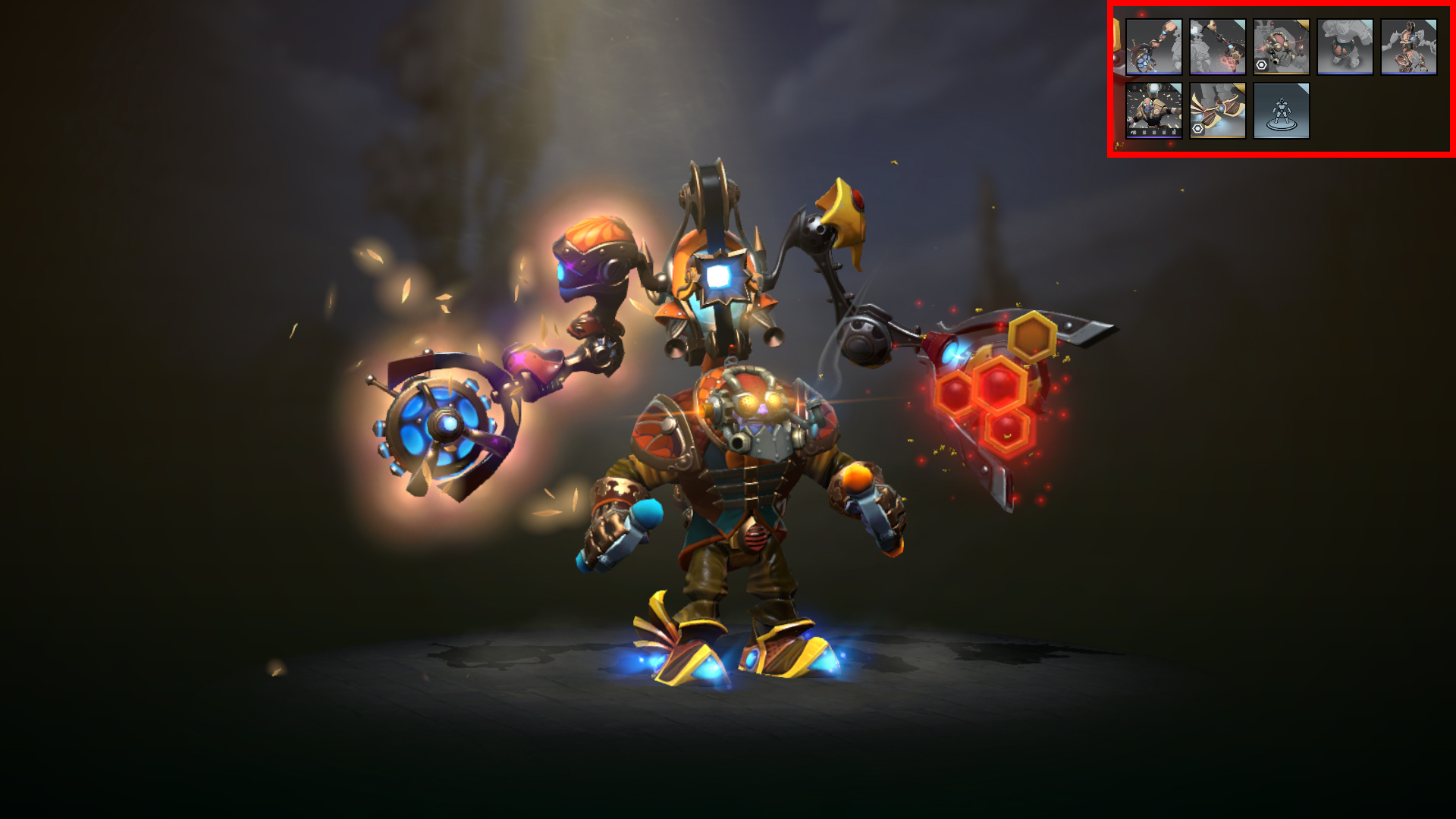Select the headgear armor item slot
1456x819 pixels.
click(x=1282, y=47)
